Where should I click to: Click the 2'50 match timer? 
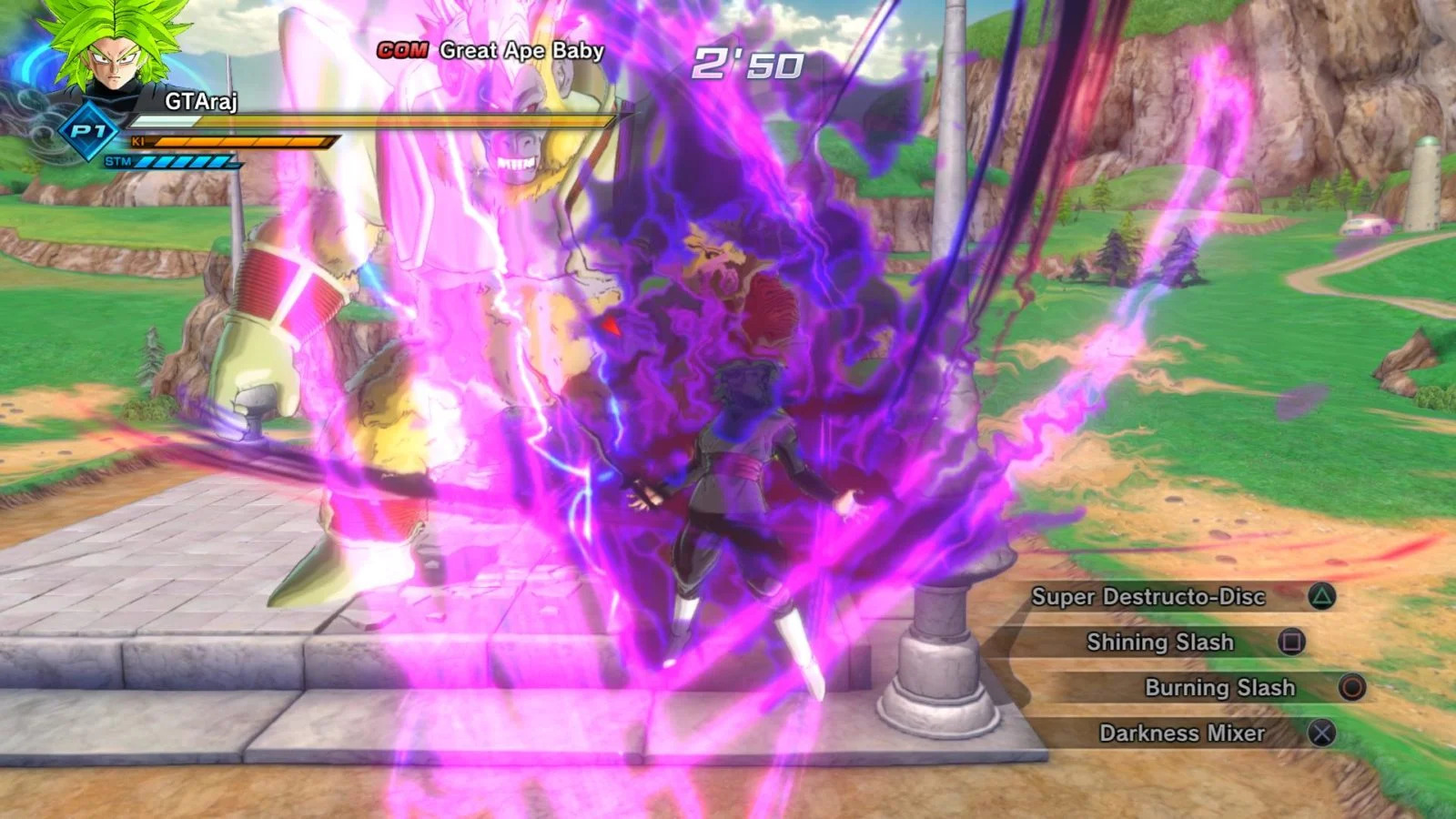pos(746,63)
